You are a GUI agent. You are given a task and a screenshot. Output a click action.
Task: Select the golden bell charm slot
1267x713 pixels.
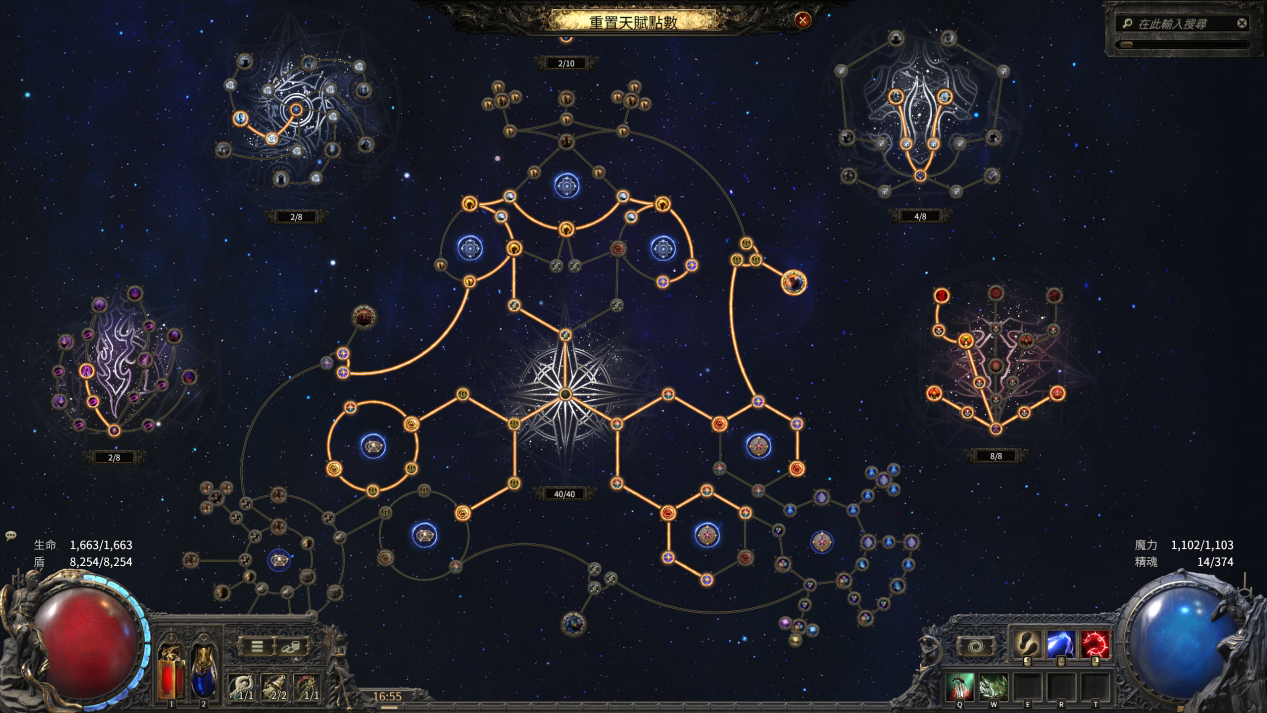pos(276,687)
